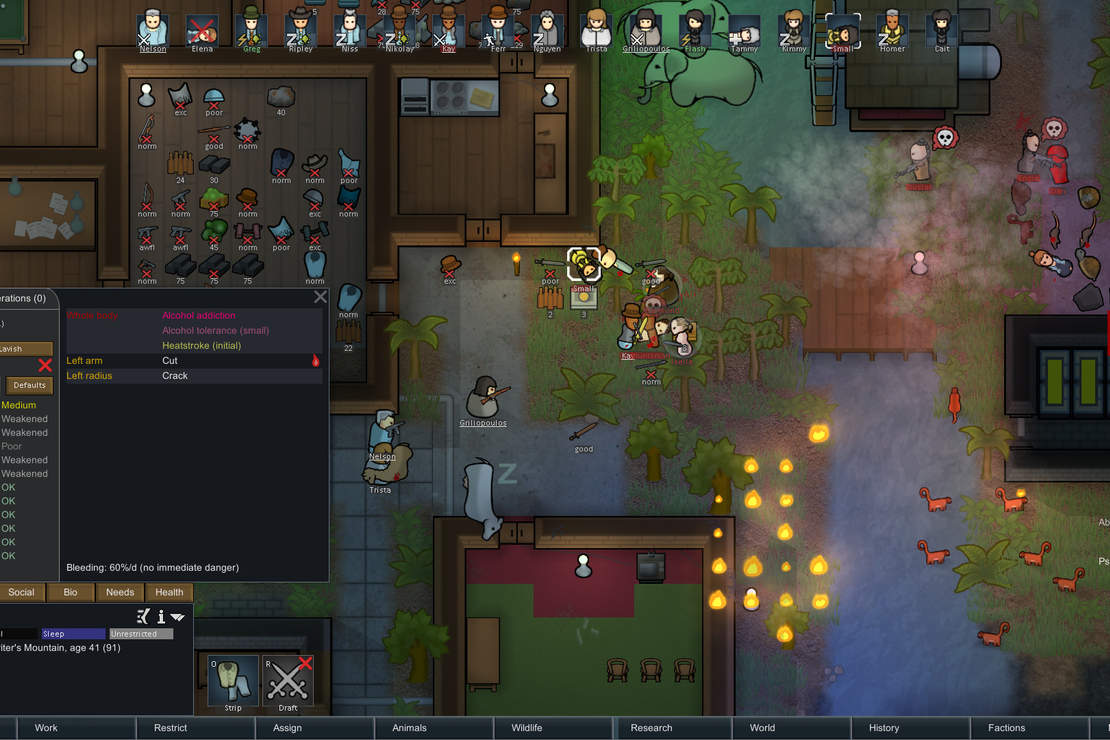This screenshot has height=740, width=1110.
Task: Open the info button for the selected pawn
Action: 160,617
